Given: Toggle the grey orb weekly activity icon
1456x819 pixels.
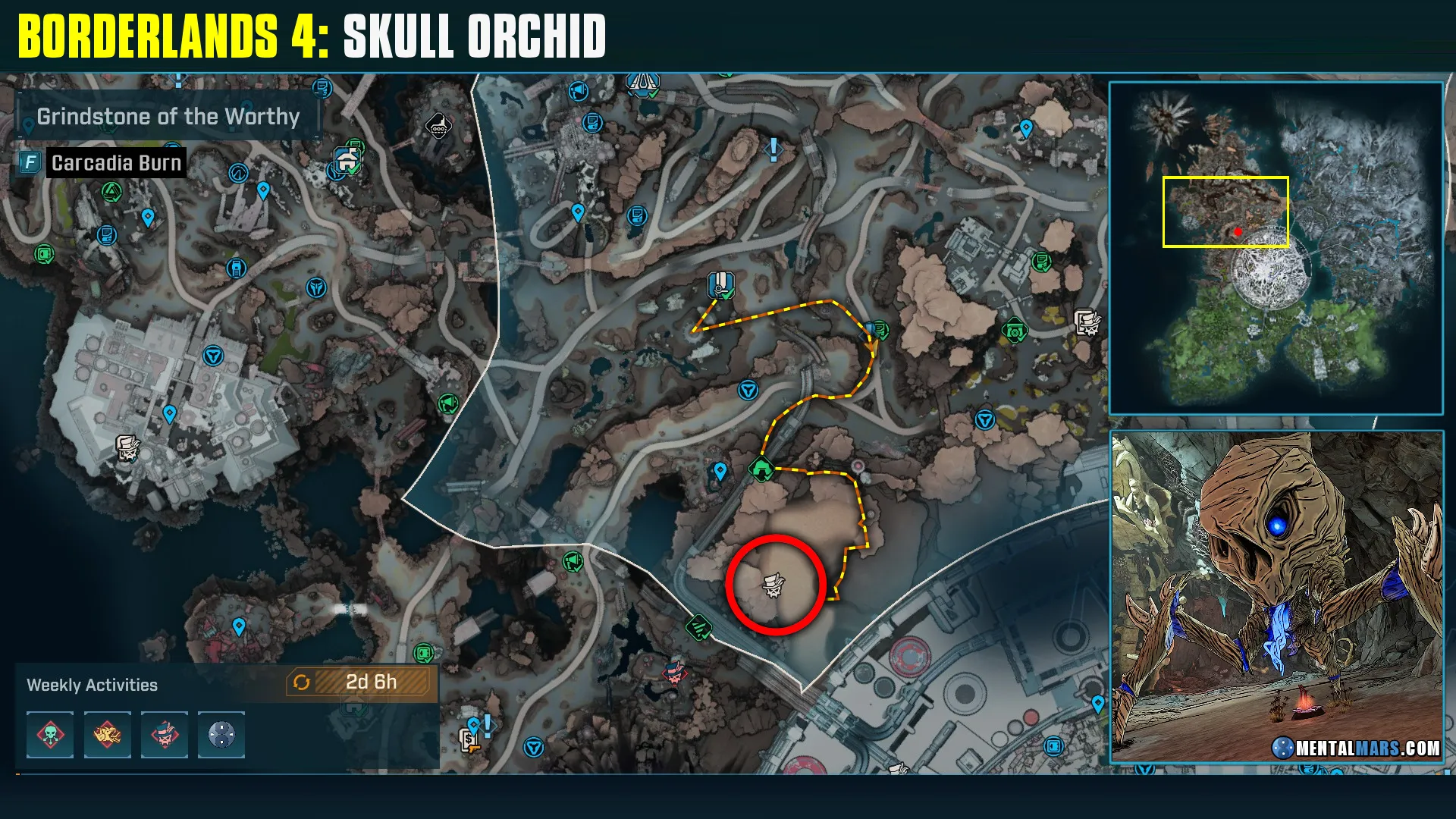Looking at the screenshot, I should point(221,735).
